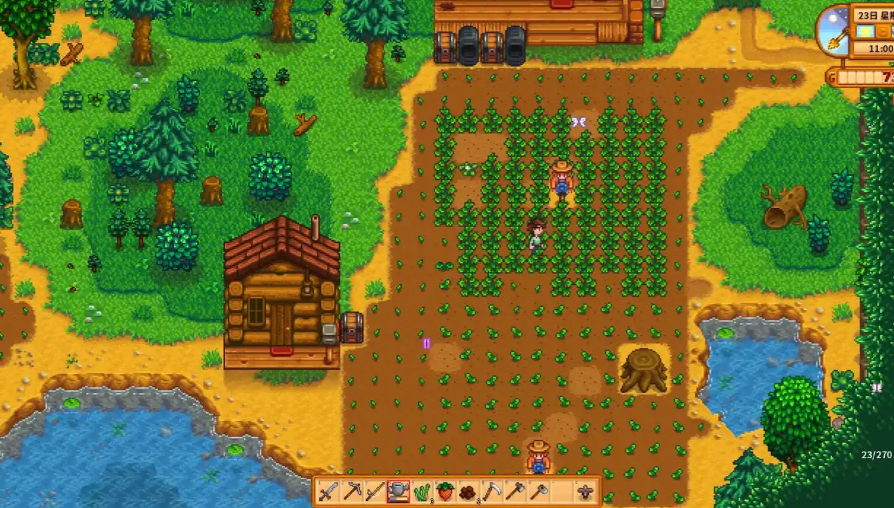
Task: Select the axe tool slot
Action: pos(515,491)
